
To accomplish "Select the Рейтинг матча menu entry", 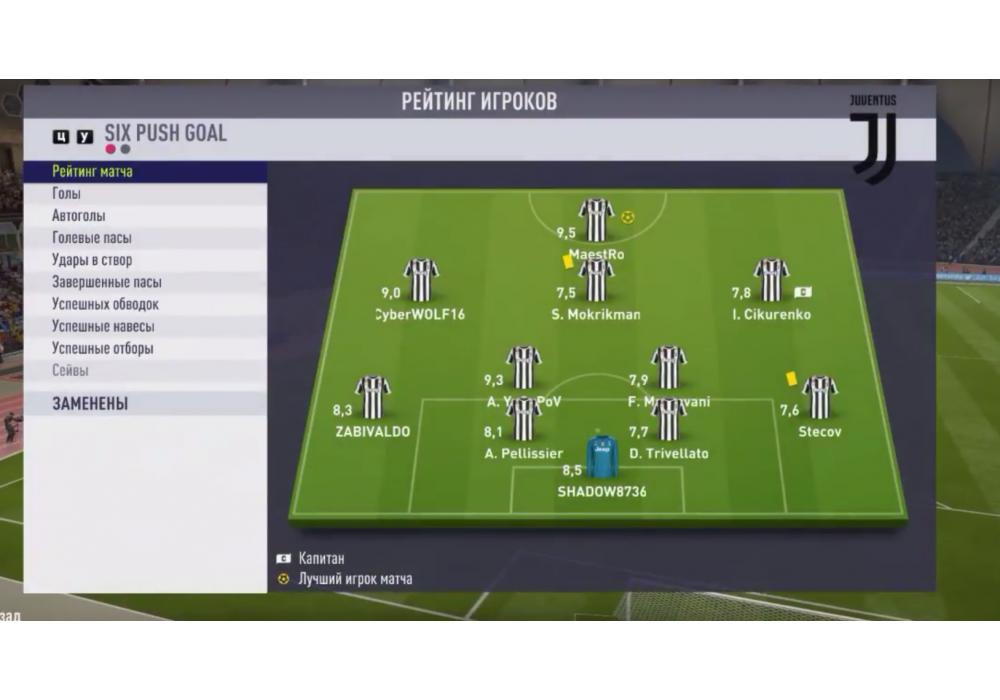I will pos(93,172).
